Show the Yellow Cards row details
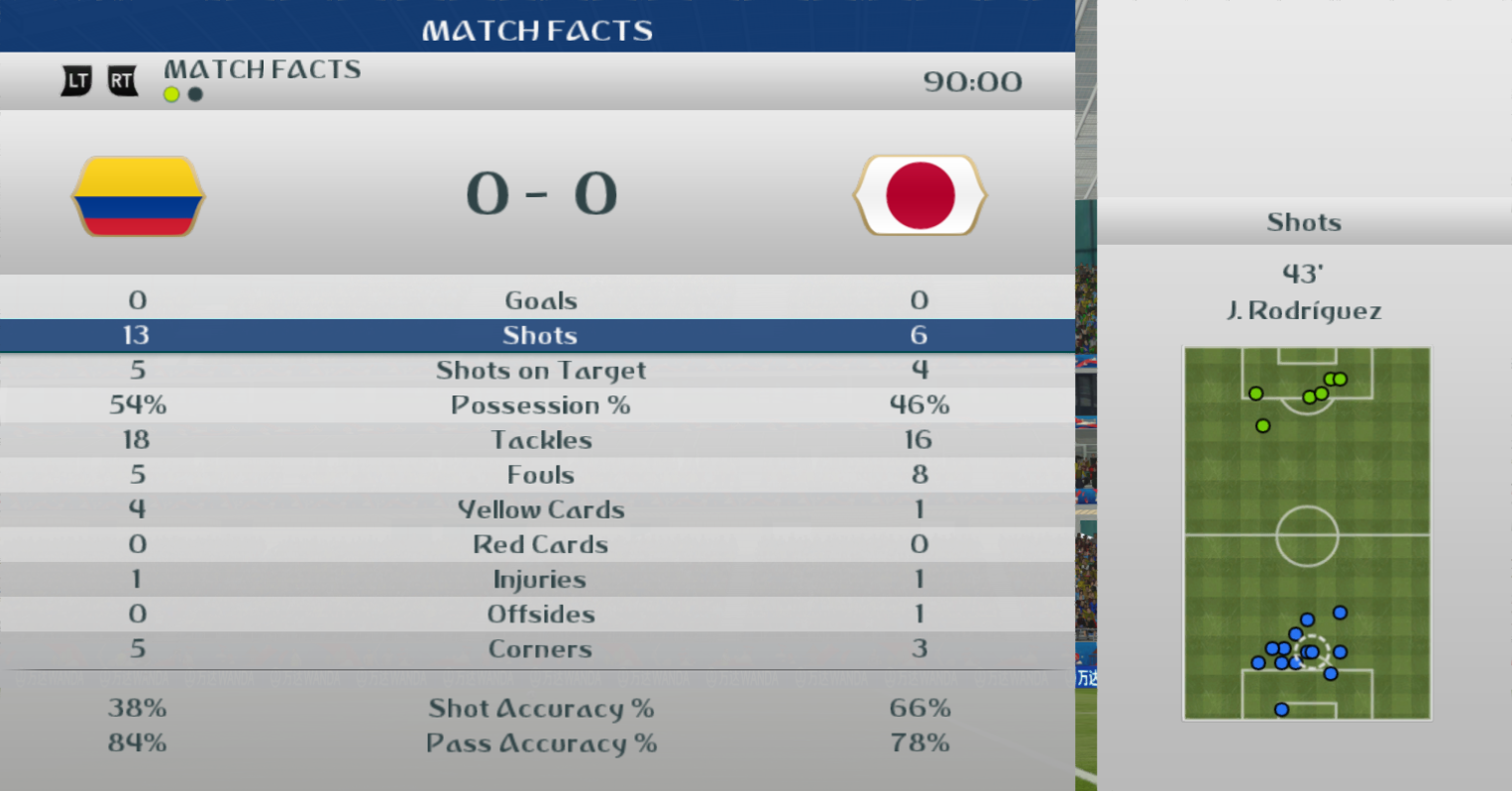The height and width of the screenshot is (791, 1512). pos(540,509)
